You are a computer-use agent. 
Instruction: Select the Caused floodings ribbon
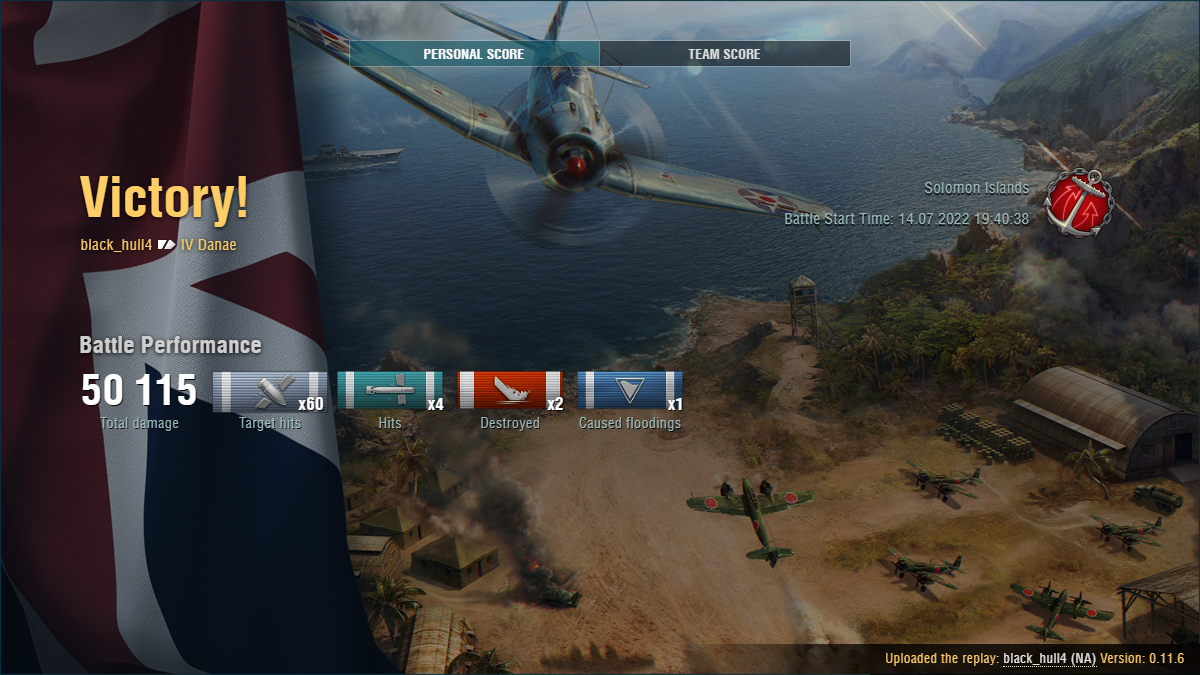coord(630,391)
